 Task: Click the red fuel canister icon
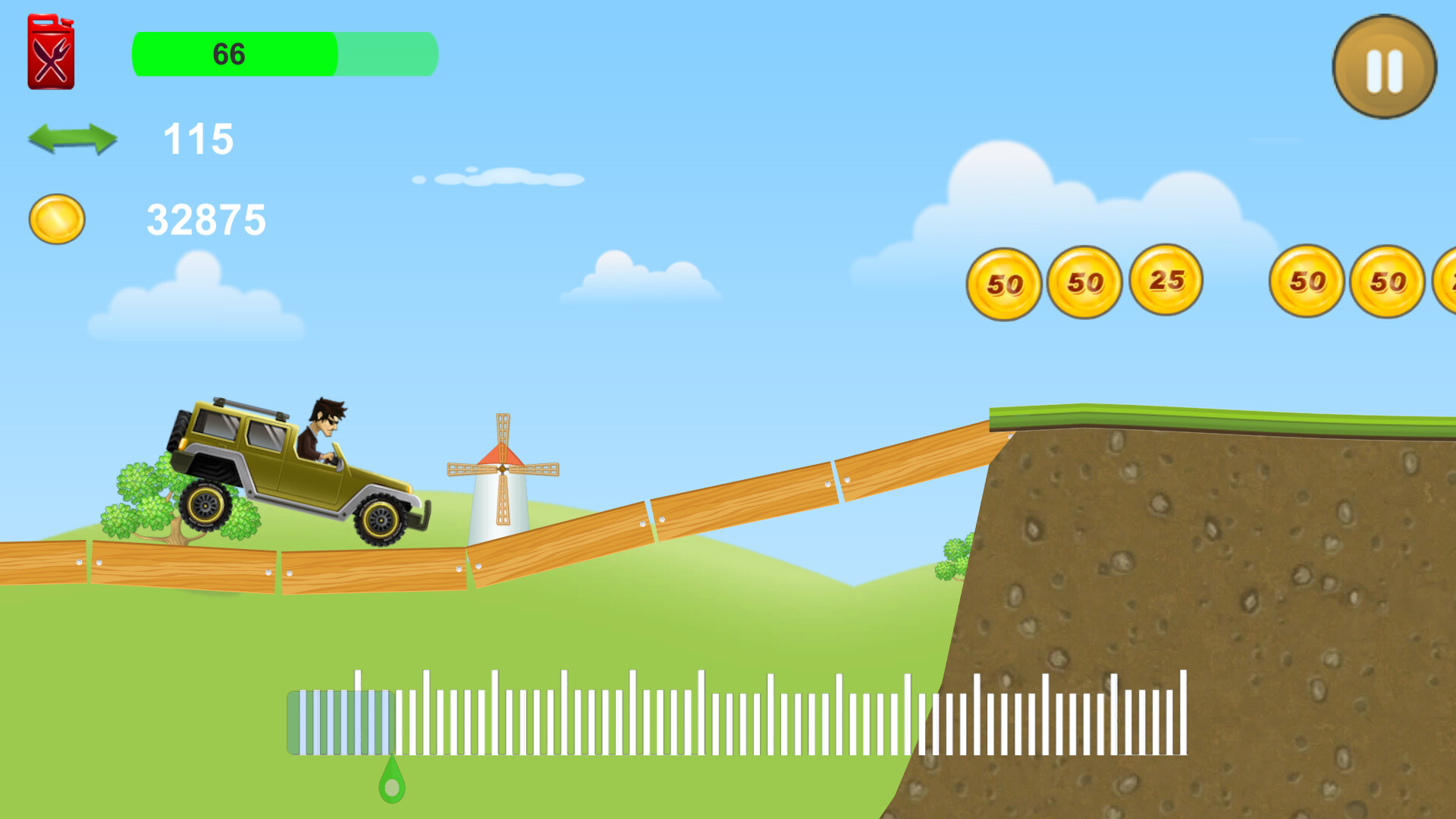[52, 53]
